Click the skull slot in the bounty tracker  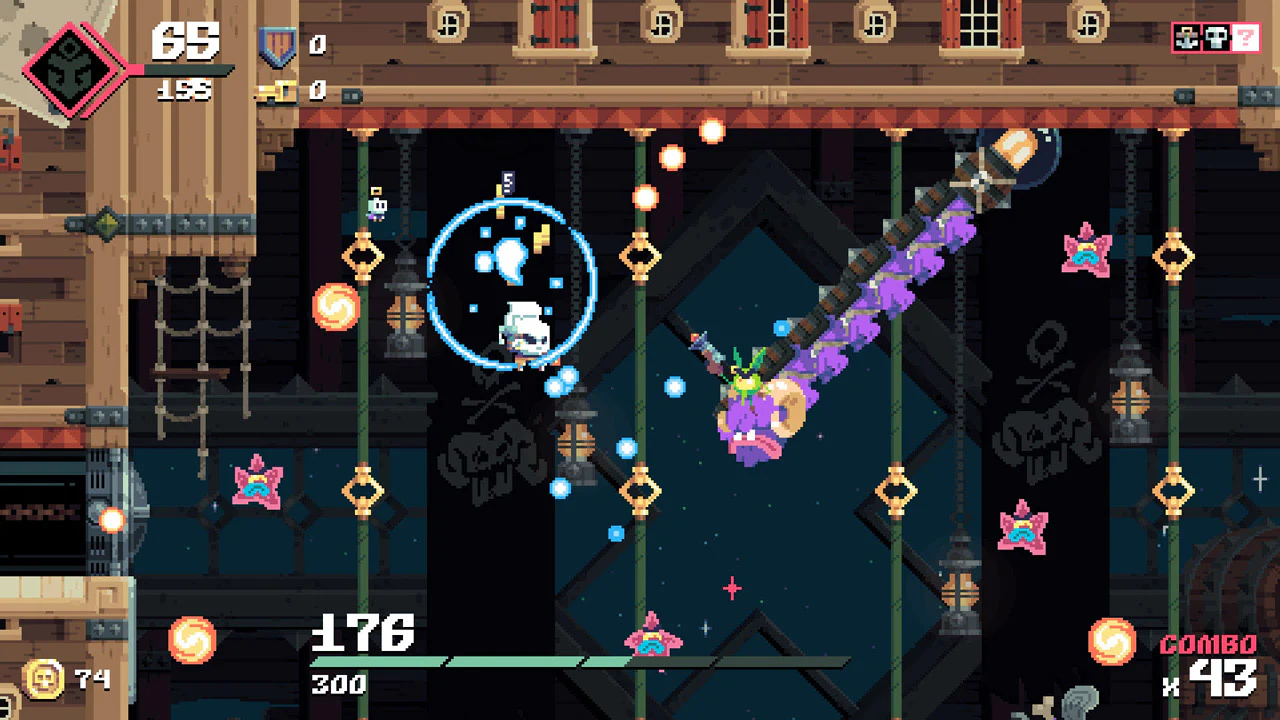click(1214, 39)
